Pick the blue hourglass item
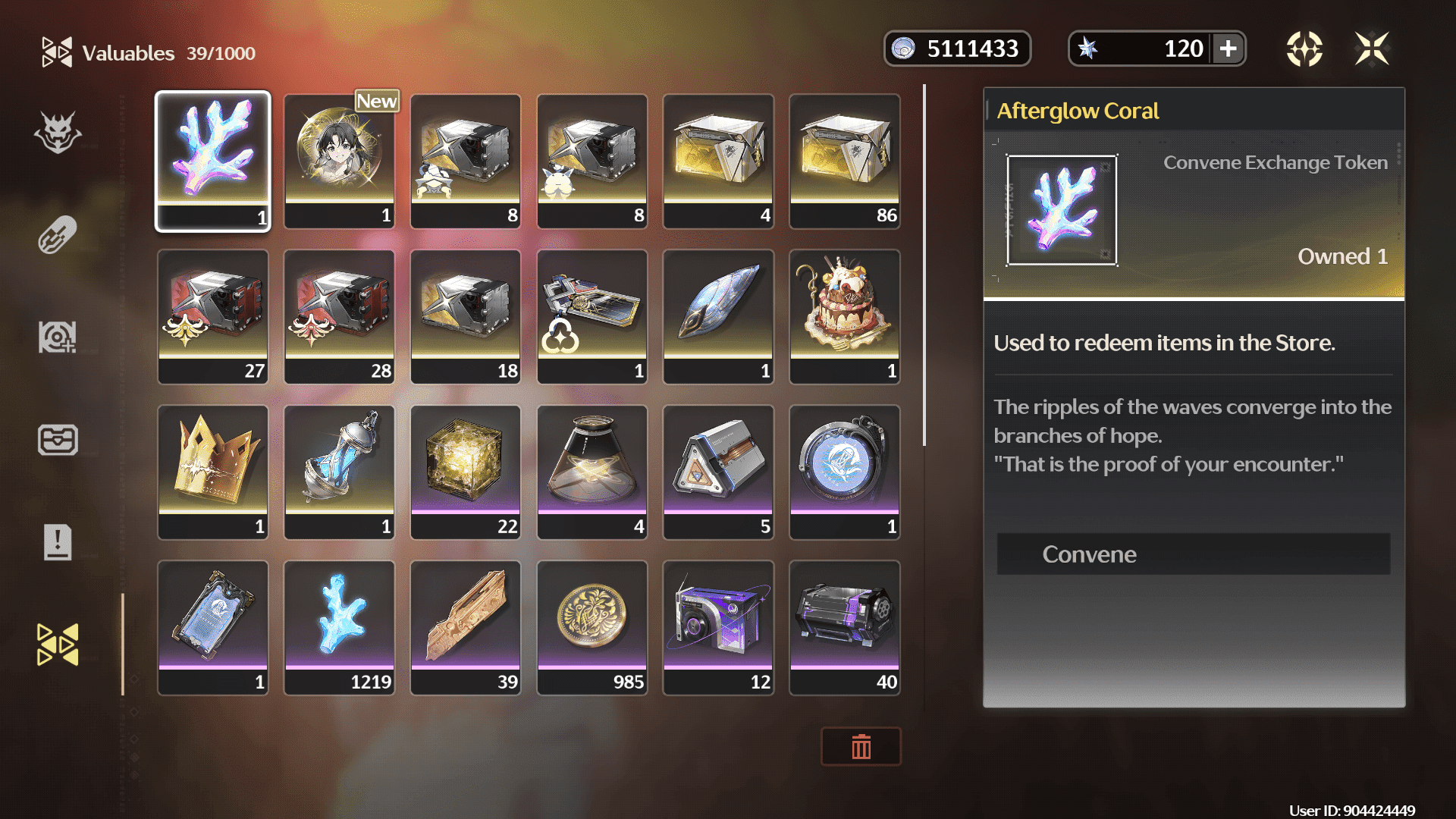This screenshot has height=819, width=1456. [339, 472]
